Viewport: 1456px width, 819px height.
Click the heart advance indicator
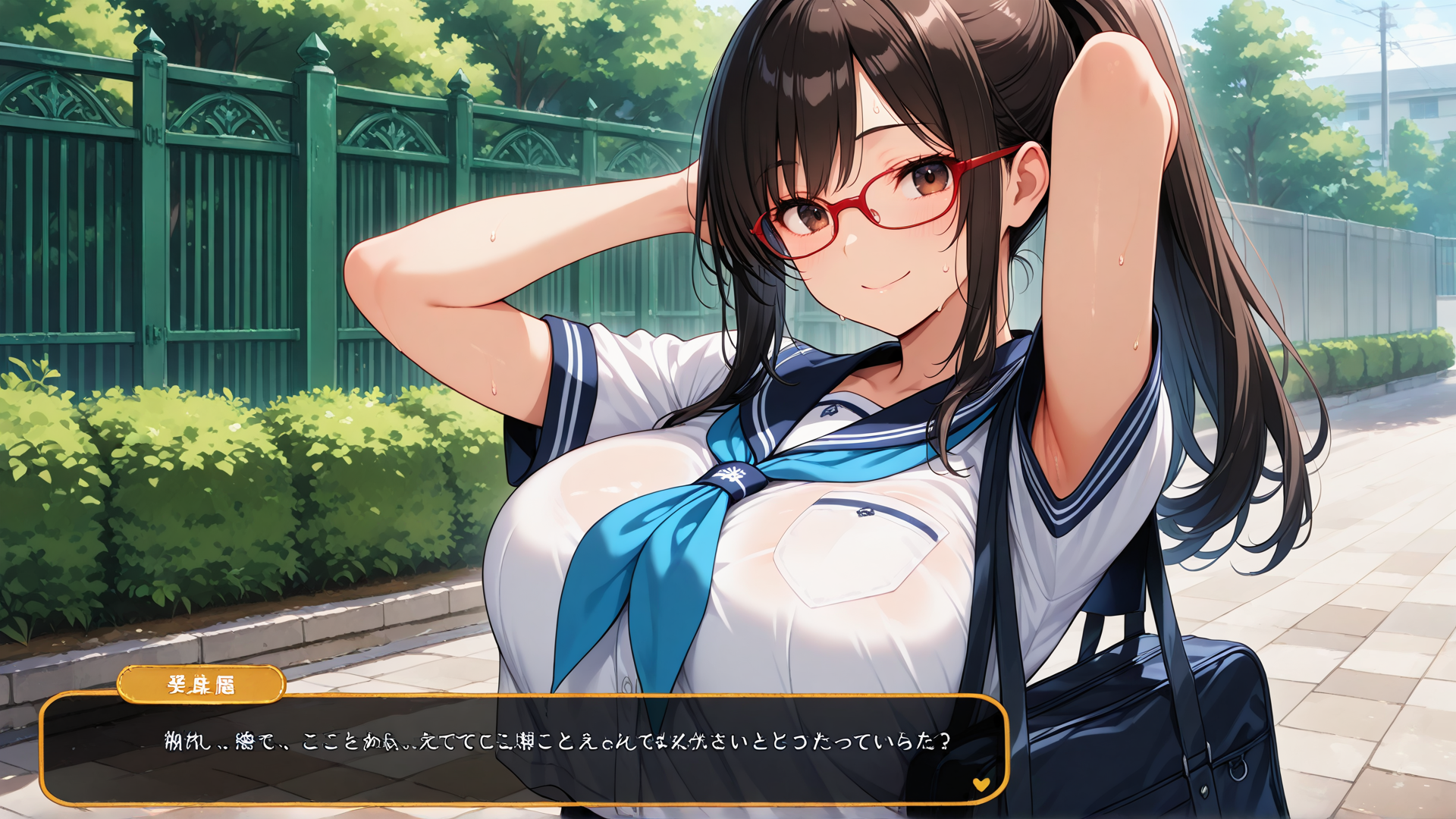tap(981, 784)
